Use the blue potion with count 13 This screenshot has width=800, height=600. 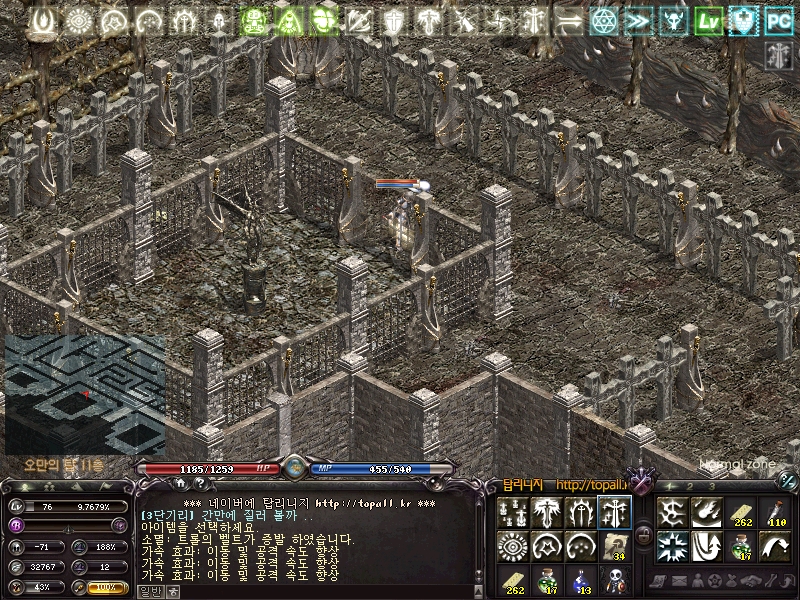[x=580, y=579]
